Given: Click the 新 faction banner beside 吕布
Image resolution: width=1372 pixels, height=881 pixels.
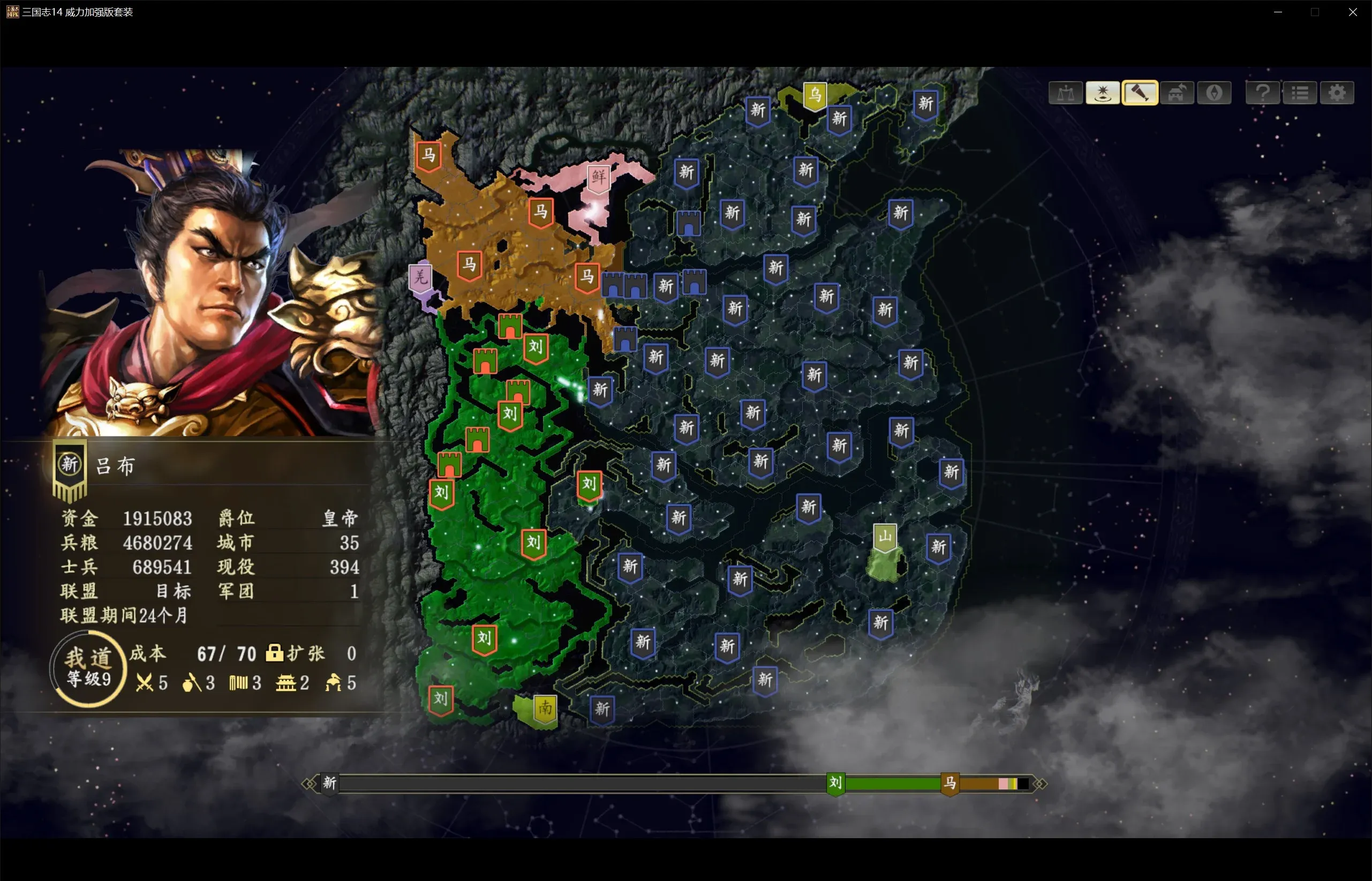Looking at the screenshot, I should (x=70, y=468).
